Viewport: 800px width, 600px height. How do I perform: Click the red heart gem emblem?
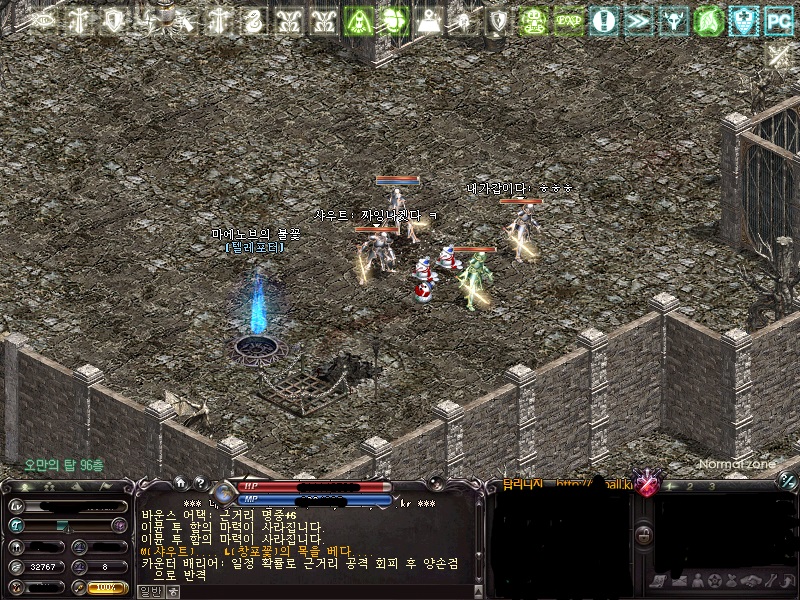click(x=648, y=486)
